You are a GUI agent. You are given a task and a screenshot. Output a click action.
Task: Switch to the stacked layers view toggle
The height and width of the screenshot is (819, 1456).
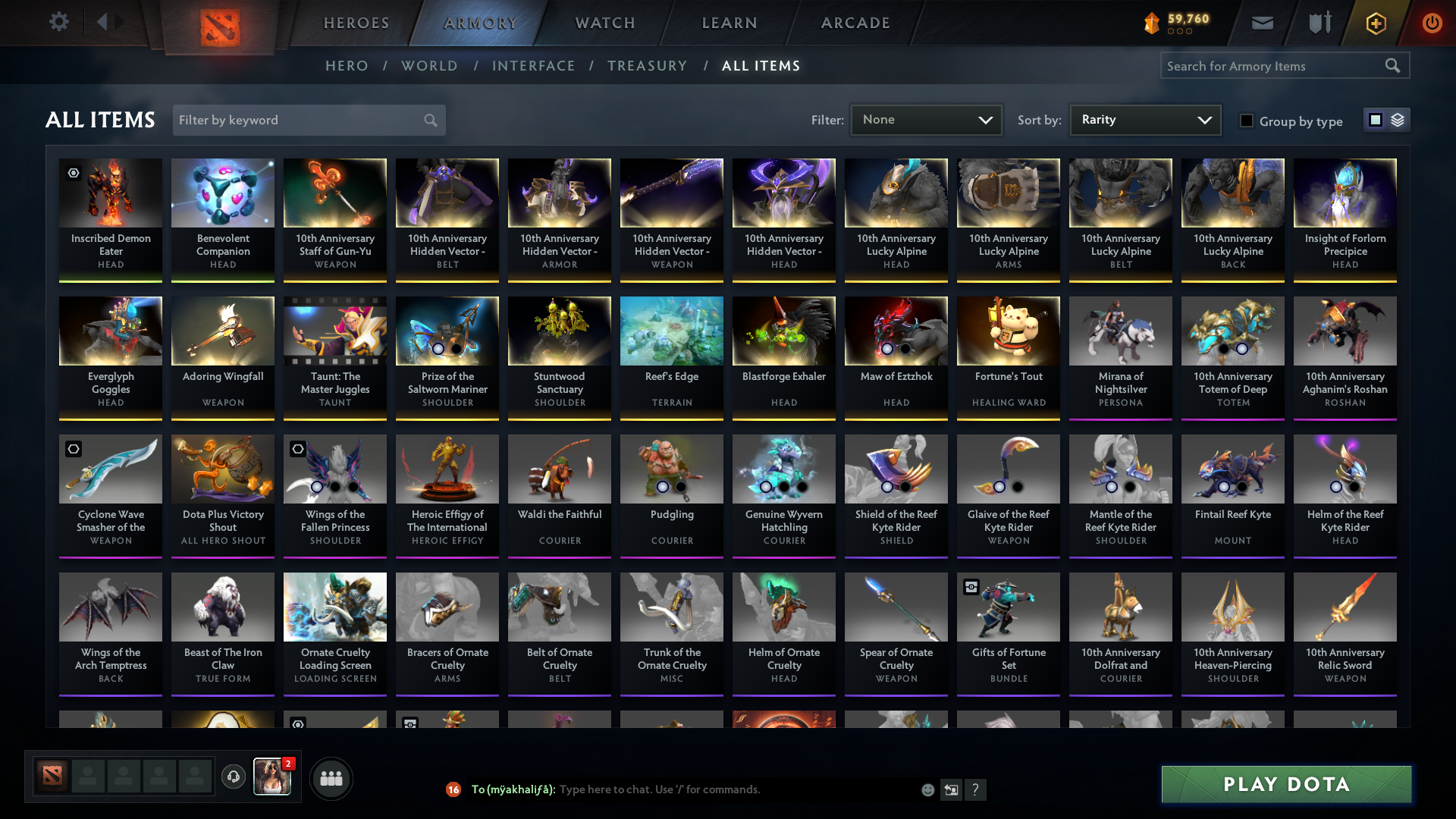(x=1397, y=119)
